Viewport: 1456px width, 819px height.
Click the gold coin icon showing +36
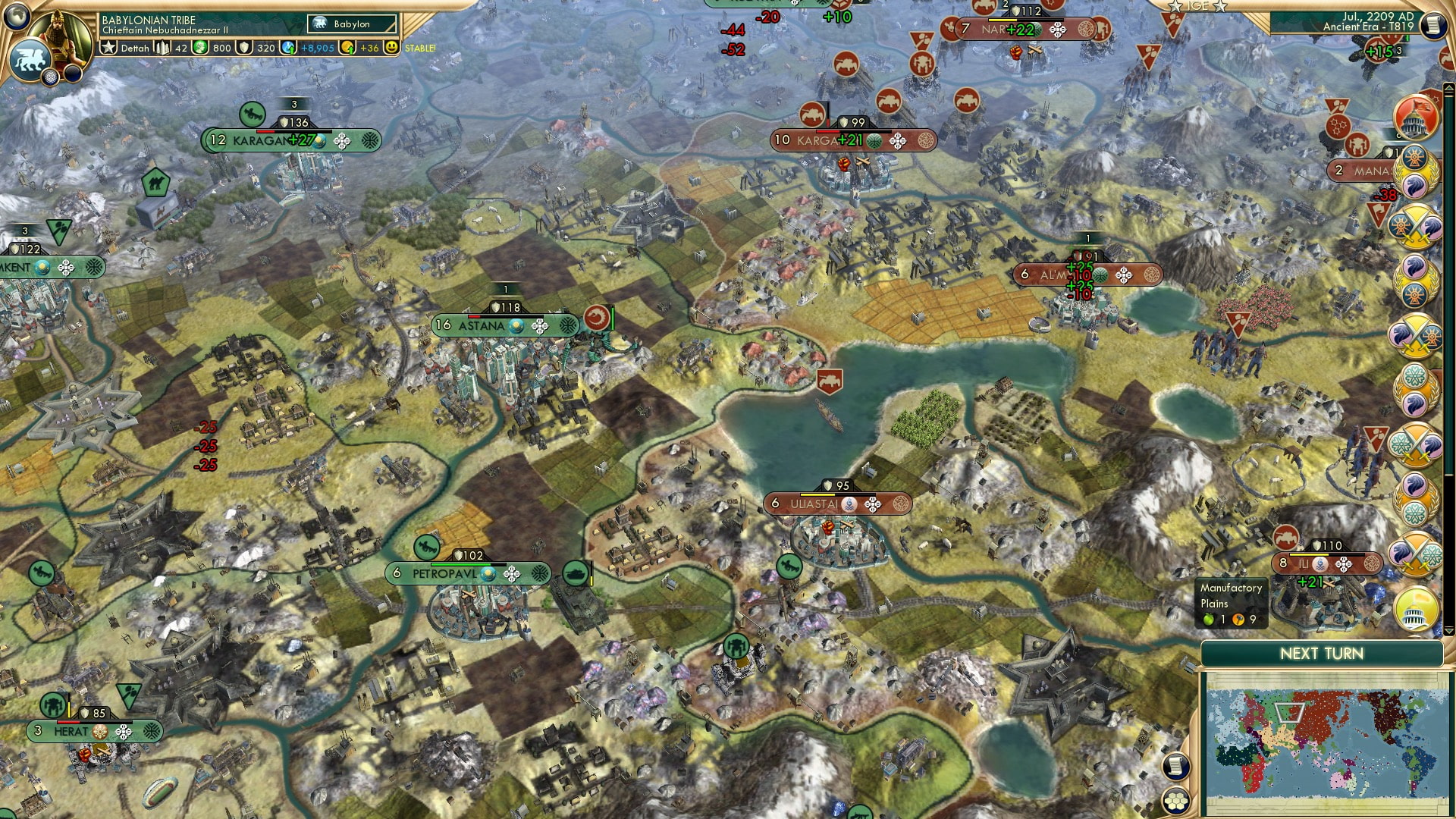point(348,49)
